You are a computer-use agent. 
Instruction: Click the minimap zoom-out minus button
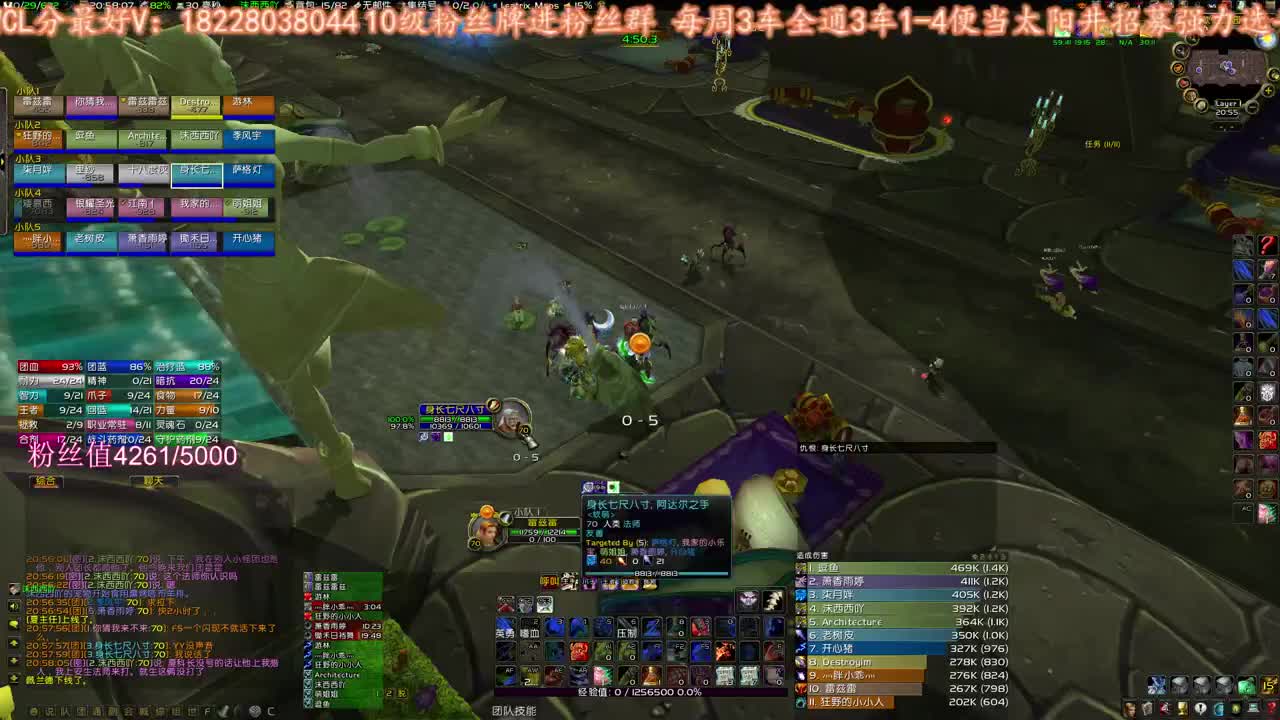tap(1252, 107)
